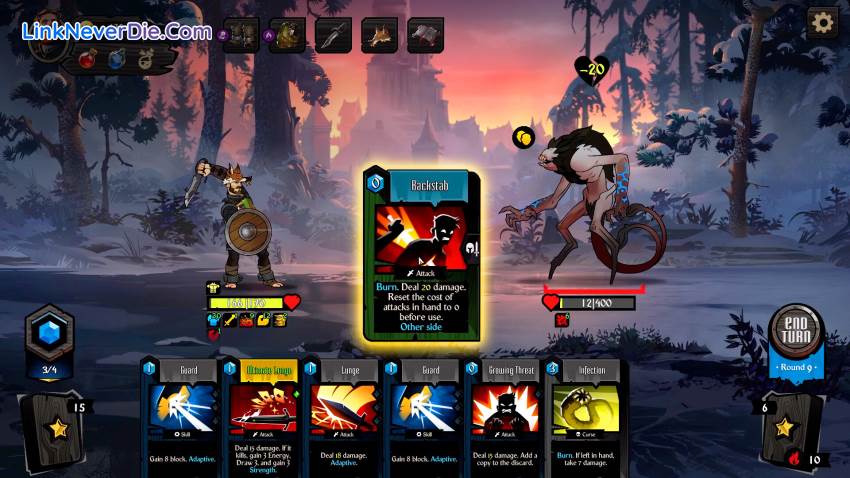This screenshot has width=850, height=478.
Task: End the current turn
Action: pos(797,334)
